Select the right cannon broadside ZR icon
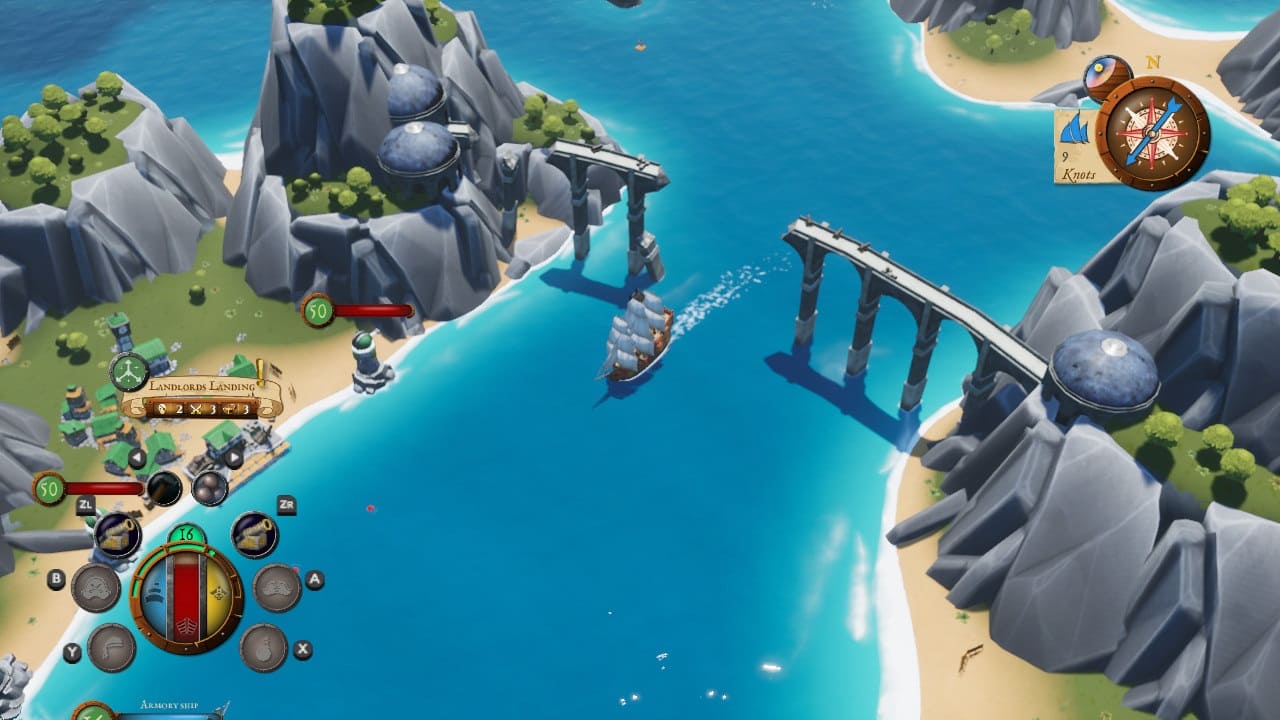 [x=255, y=531]
